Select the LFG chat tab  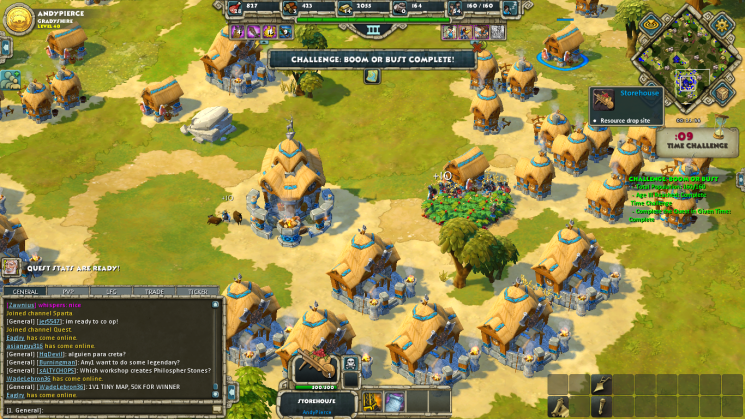pyautogui.click(x=111, y=292)
